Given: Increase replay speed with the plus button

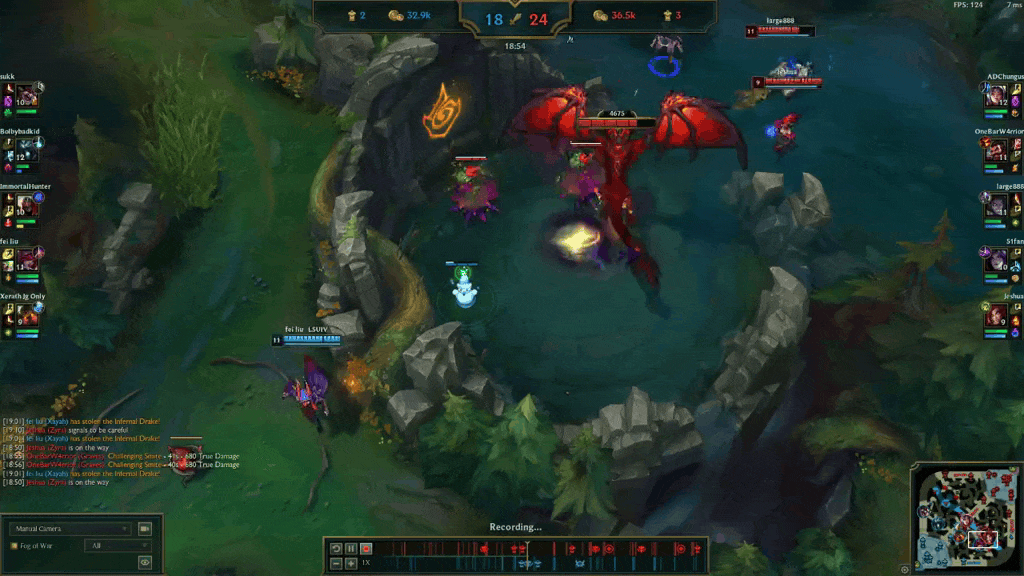Looking at the screenshot, I should pos(351,563).
